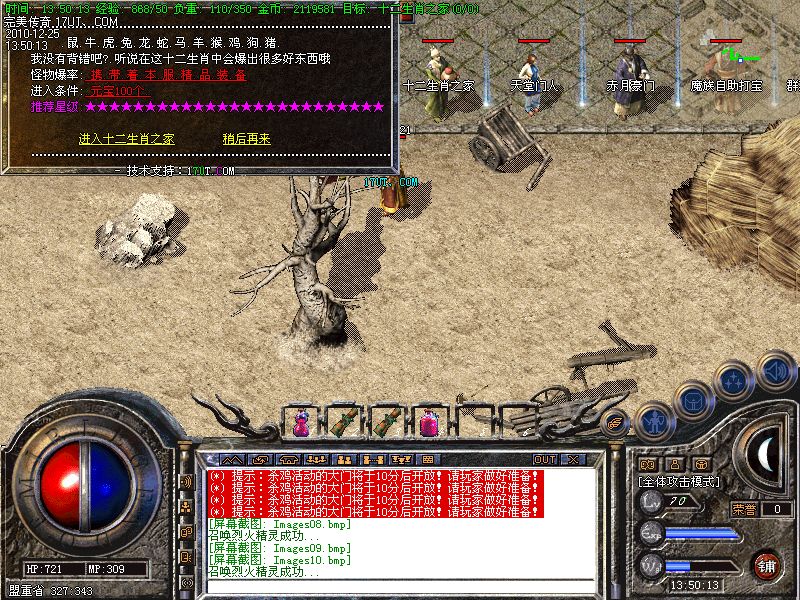Toggle the round speaker sound button
800x600 pixels.
(x=775, y=371)
